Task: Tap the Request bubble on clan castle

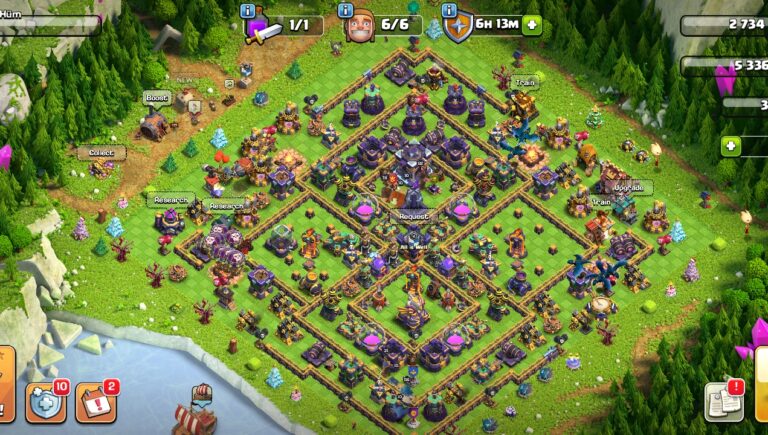Action: coord(414,216)
